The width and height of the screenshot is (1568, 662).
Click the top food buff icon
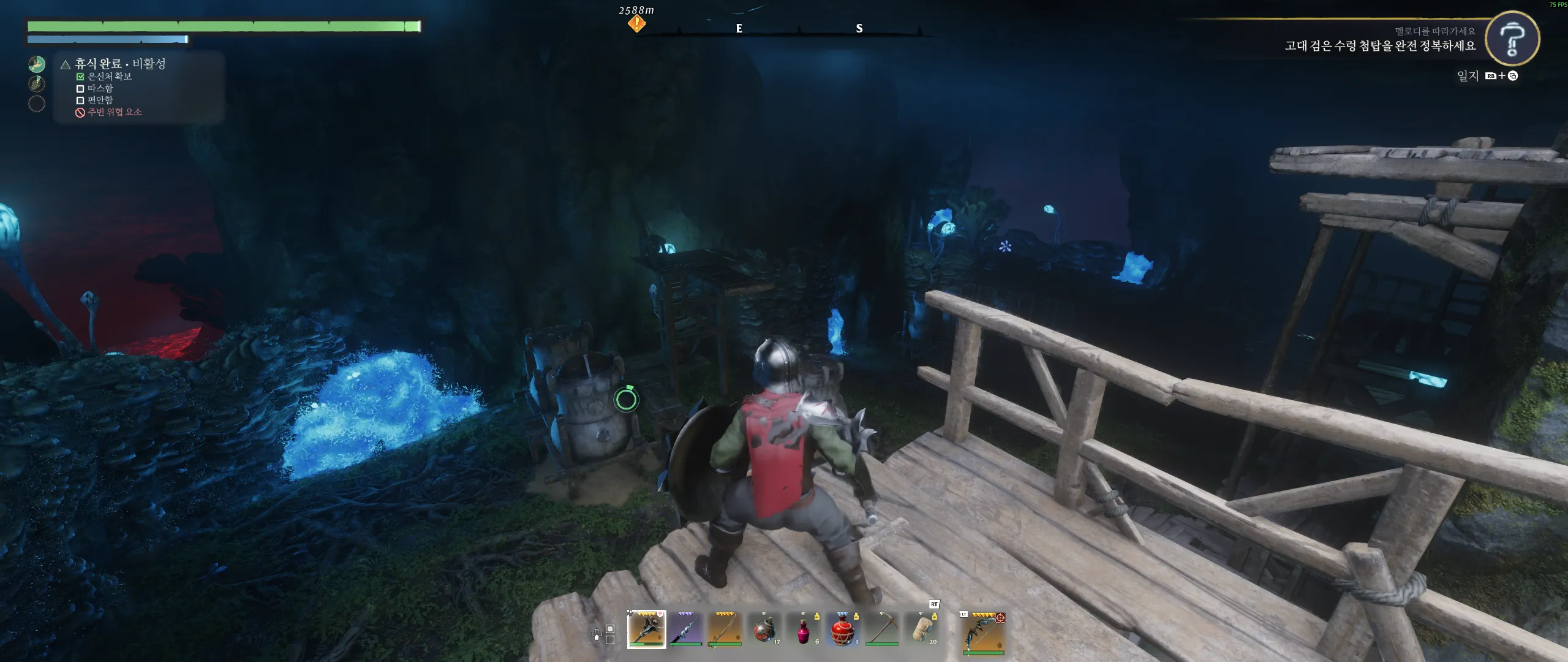pos(37,64)
